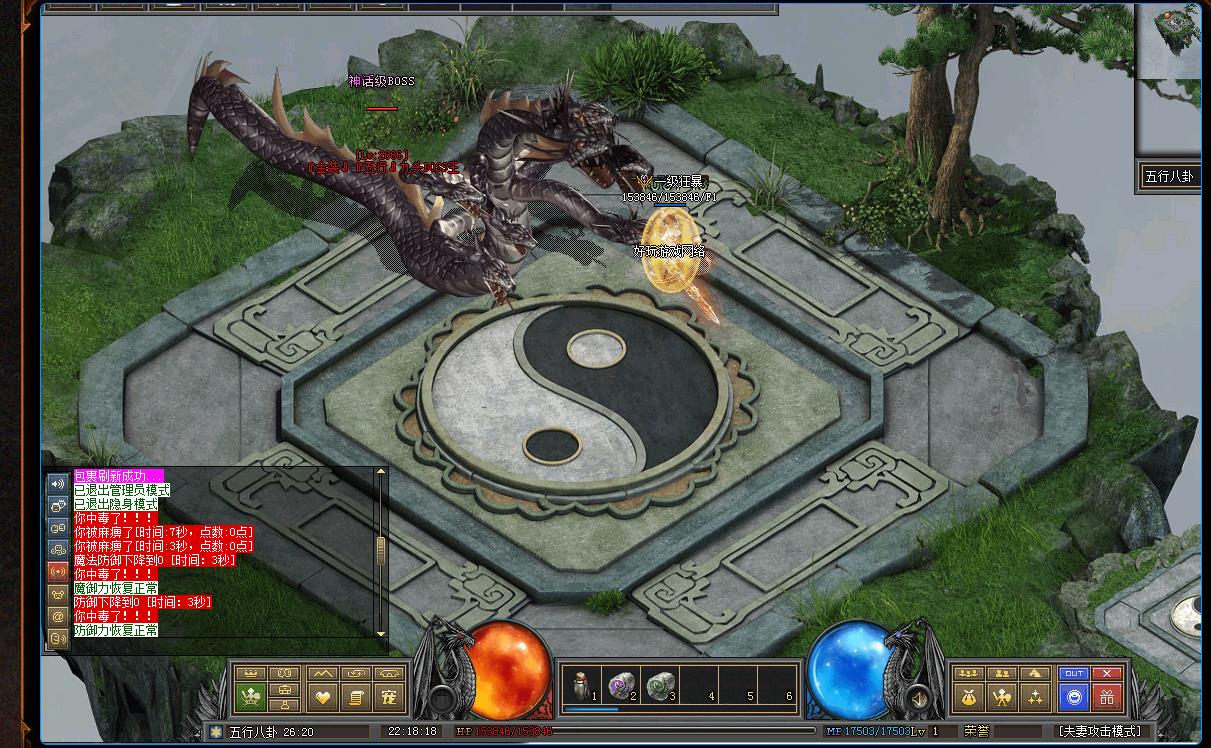
Task: Toggle the speaker sound button beside the blue orb
Action: (x=918, y=696)
